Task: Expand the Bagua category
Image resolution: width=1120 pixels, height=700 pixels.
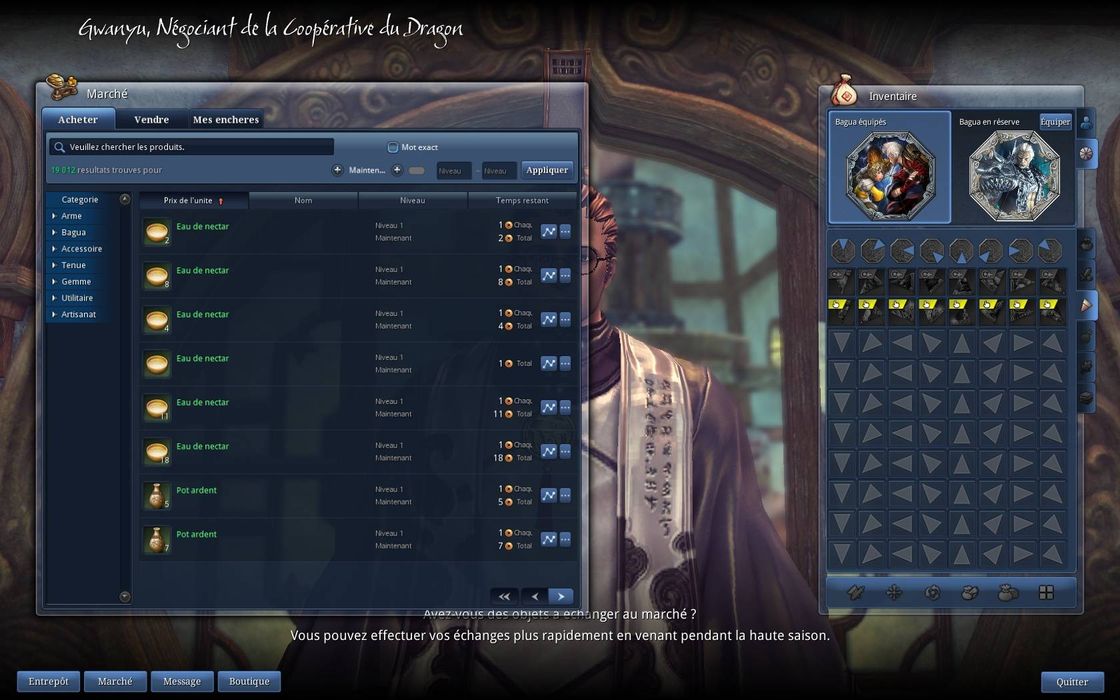Action: click(x=73, y=232)
